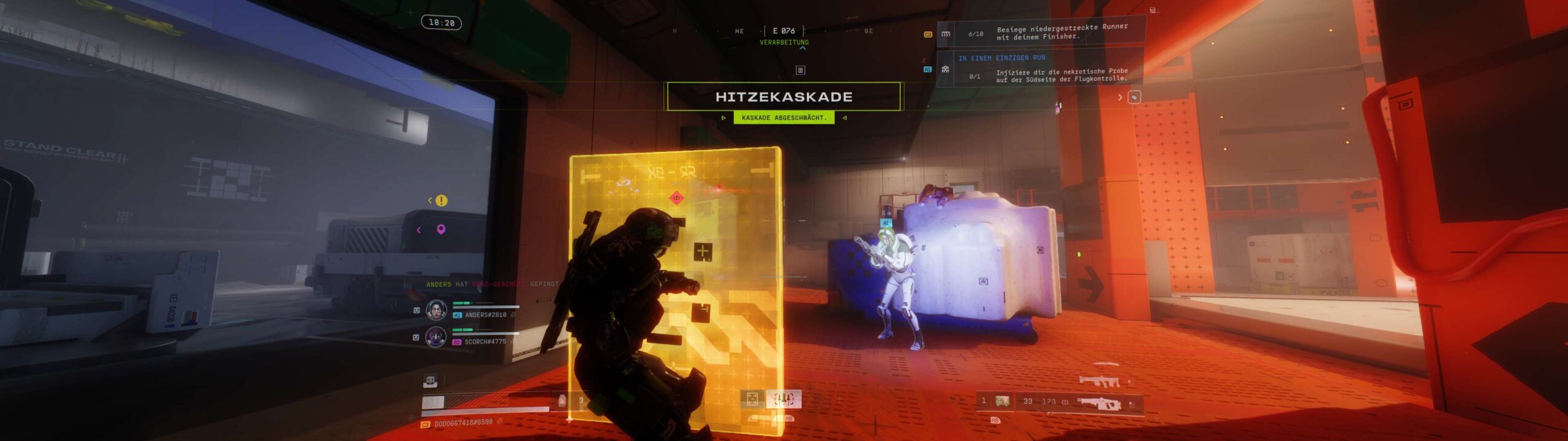1568x441 pixels.
Task: Activate the dimmed face-scan ability icon
Action: tap(752, 399)
